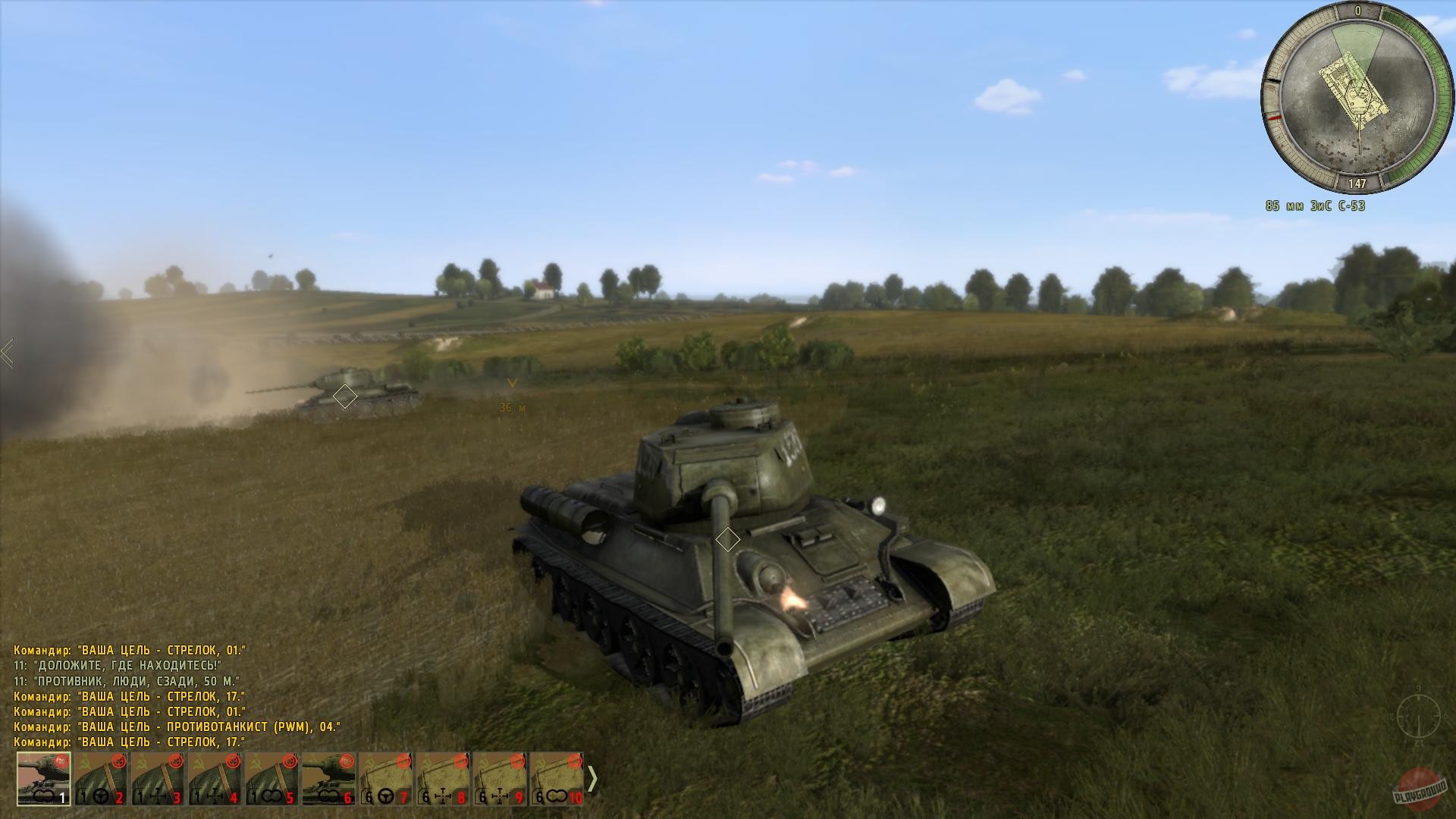Click the compass rose instrument at top right
The image size is (1456, 819).
(x=1361, y=97)
